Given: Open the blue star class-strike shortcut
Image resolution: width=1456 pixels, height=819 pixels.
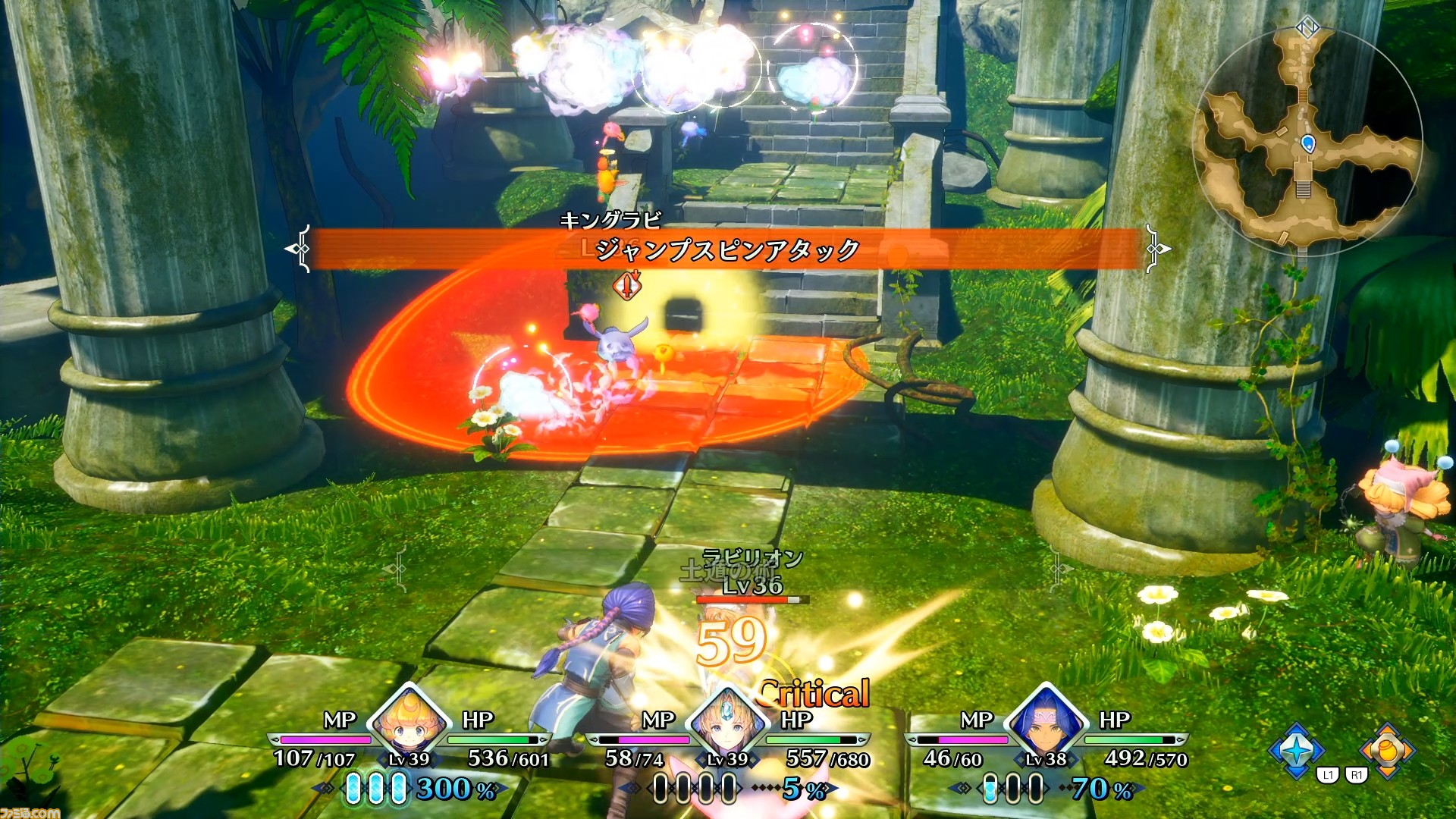Looking at the screenshot, I should [1298, 750].
